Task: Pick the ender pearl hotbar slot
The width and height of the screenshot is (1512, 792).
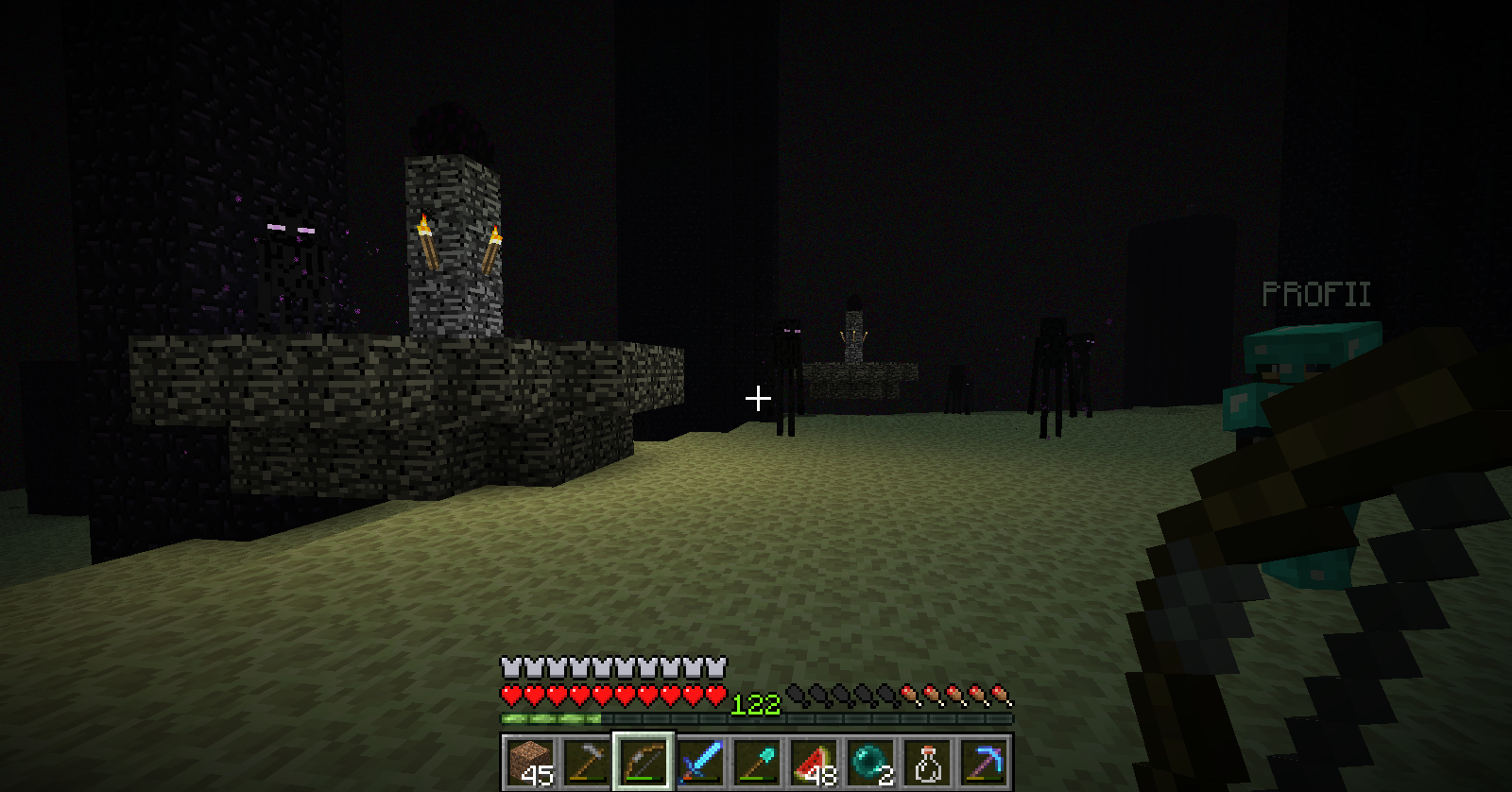Action: pos(870,762)
